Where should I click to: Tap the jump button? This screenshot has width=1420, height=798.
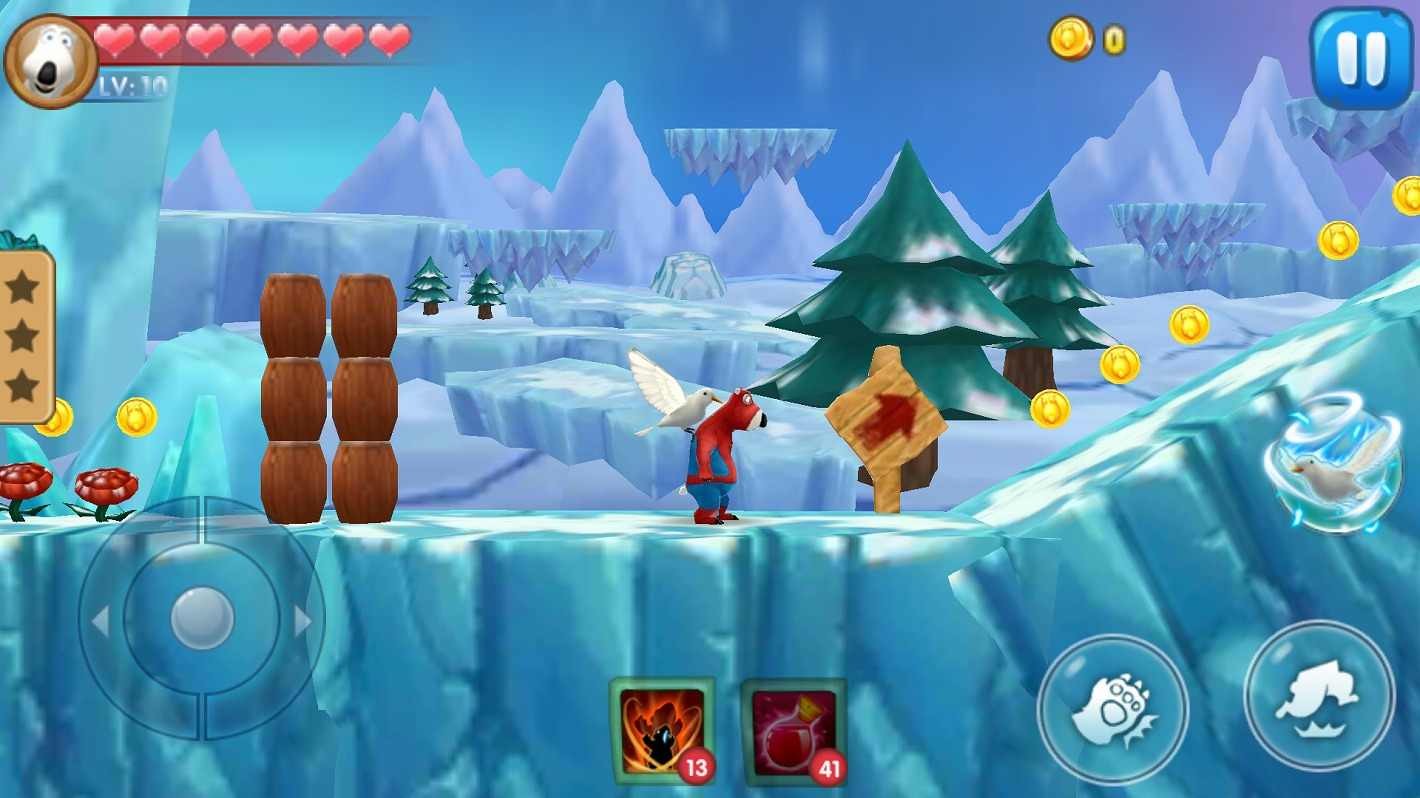(1319, 695)
